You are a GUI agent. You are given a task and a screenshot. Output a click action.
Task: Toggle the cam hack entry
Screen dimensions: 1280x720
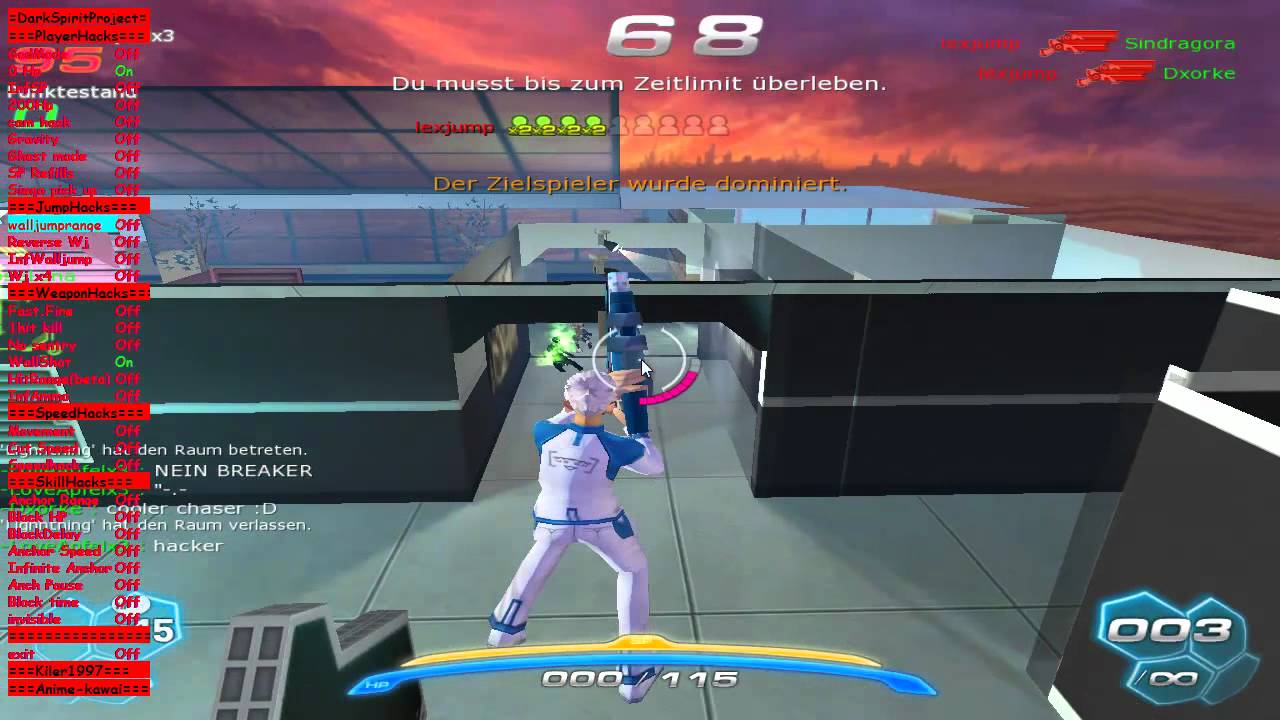[x=40, y=123]
